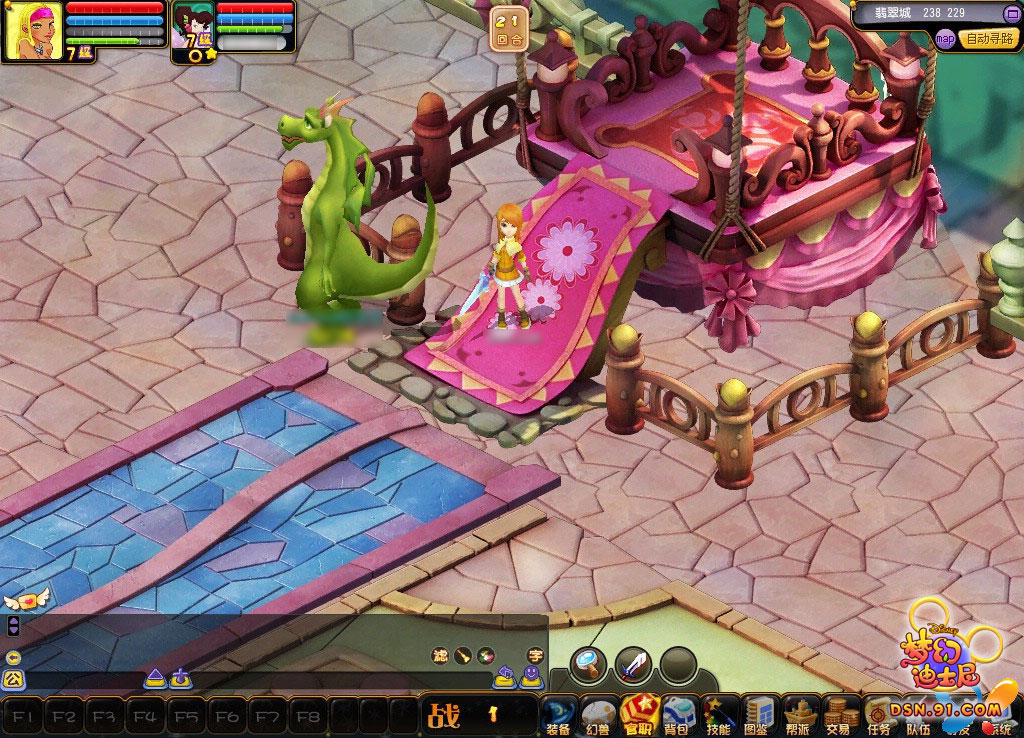This screenshot has width=1024, height=738.
Task: Open the 技能 skills menu
Action: click(x=719, y=716)
